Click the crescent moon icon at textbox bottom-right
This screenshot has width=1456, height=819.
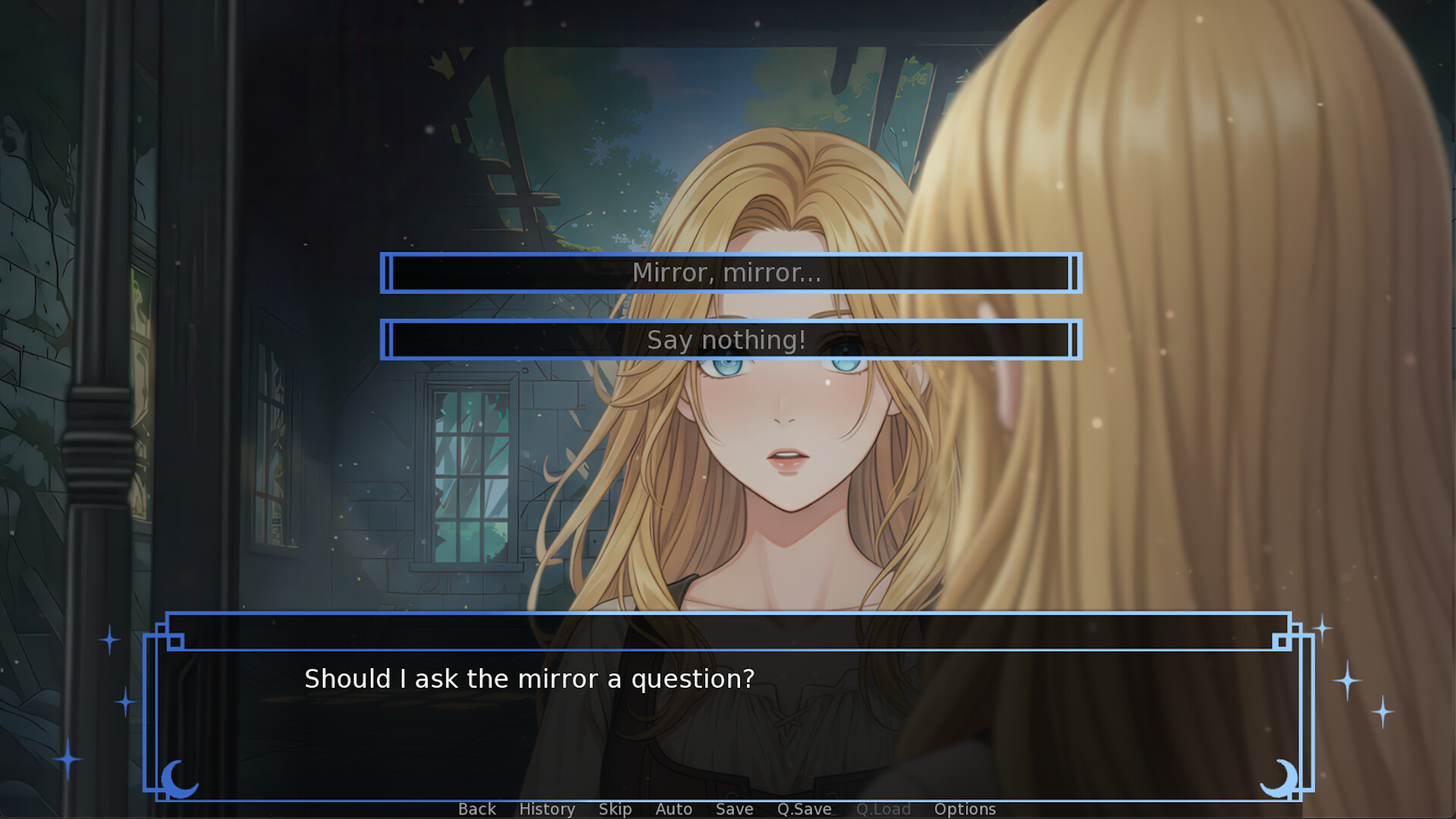tap(1280, 777)
